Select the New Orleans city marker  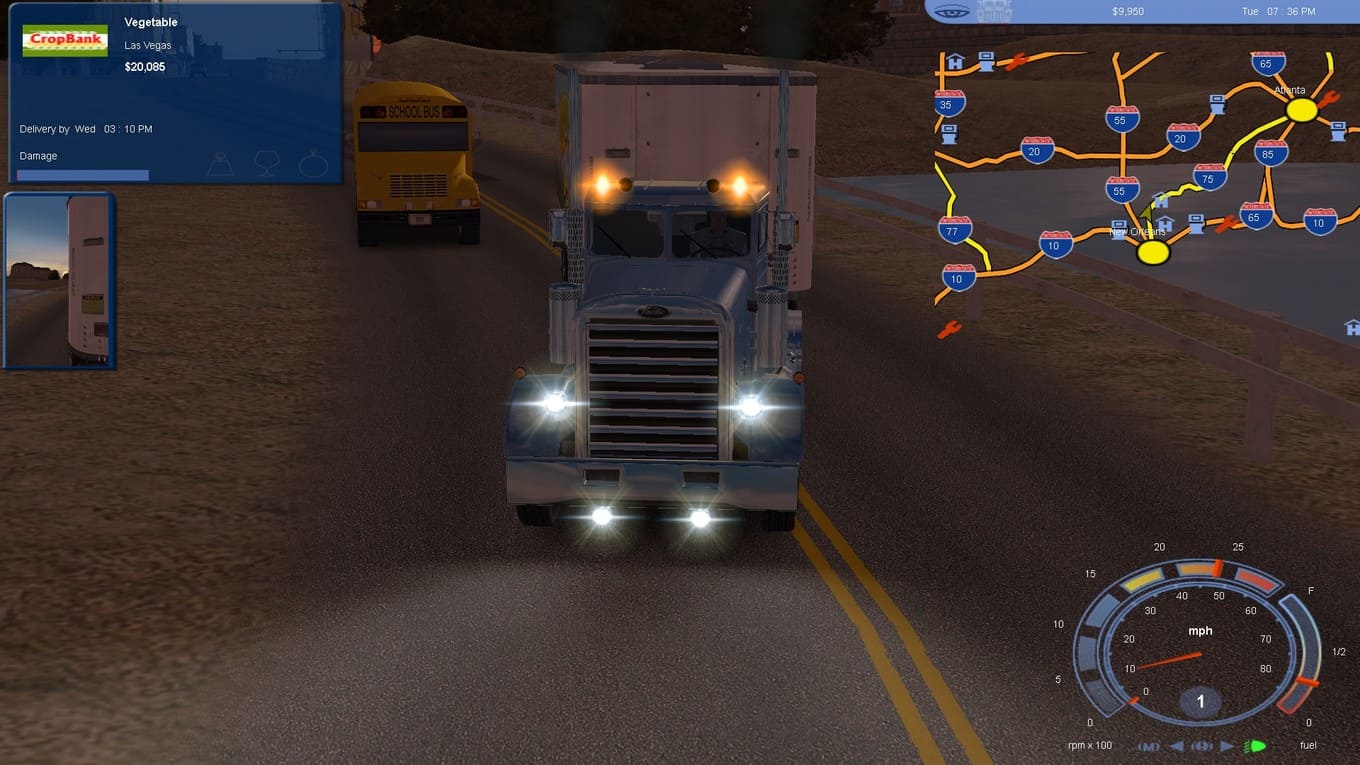[1153, 252]
